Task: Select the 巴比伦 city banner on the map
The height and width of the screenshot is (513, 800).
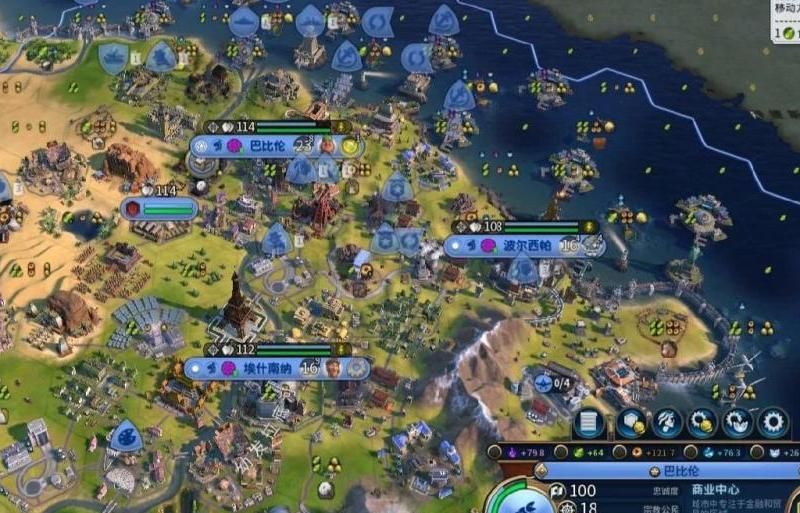Action: [x=266, y=146]
